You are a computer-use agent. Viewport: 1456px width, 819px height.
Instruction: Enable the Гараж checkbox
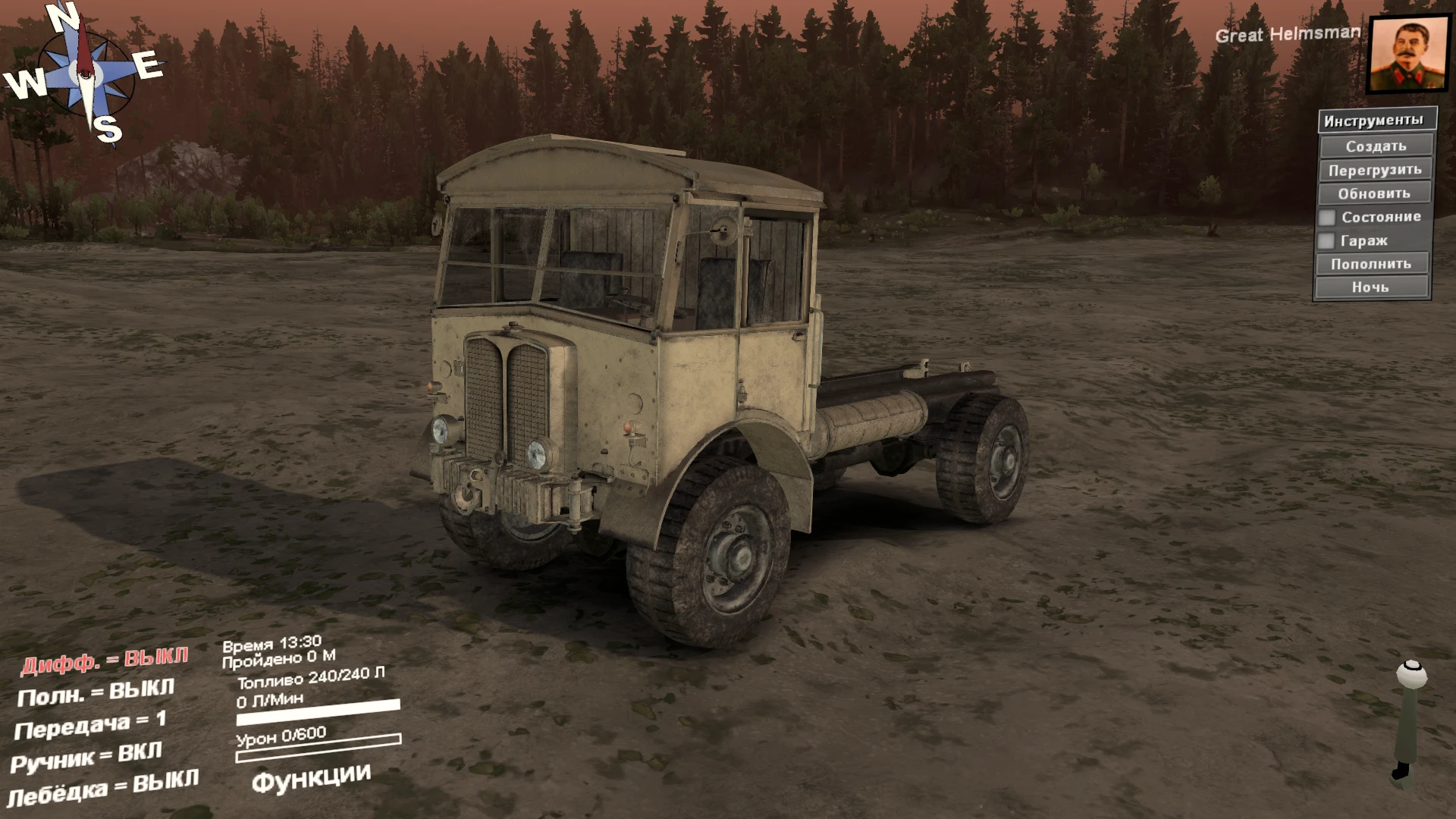coord(1328,240)
